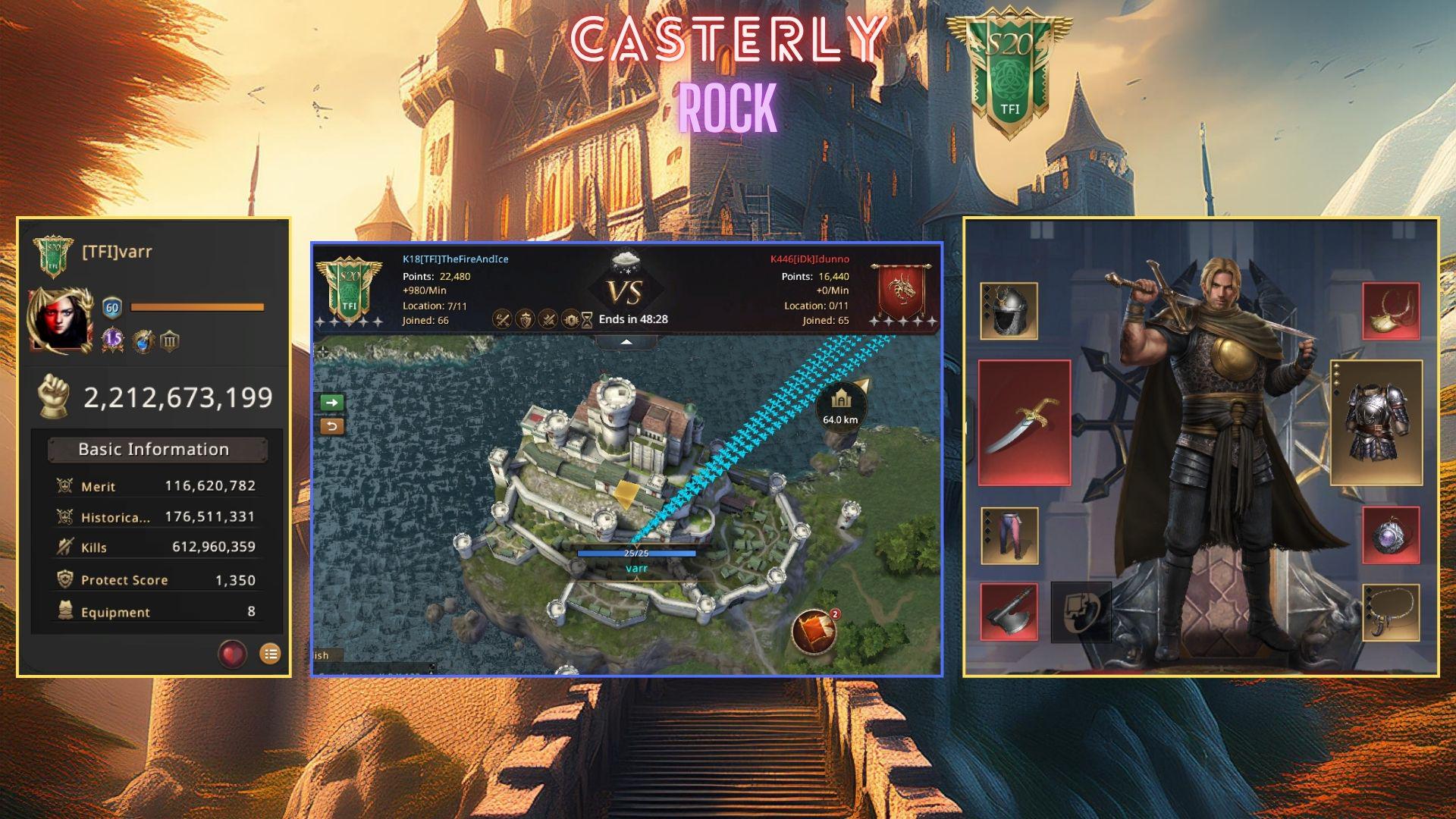Click the red heart button

(x=232, y=653)
